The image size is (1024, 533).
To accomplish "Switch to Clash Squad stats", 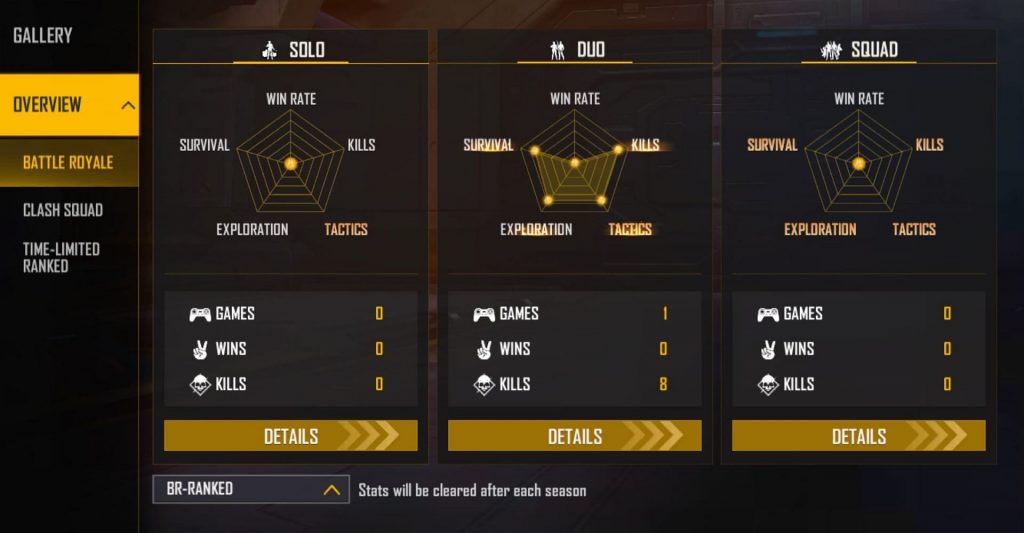I will coord(63,210).
